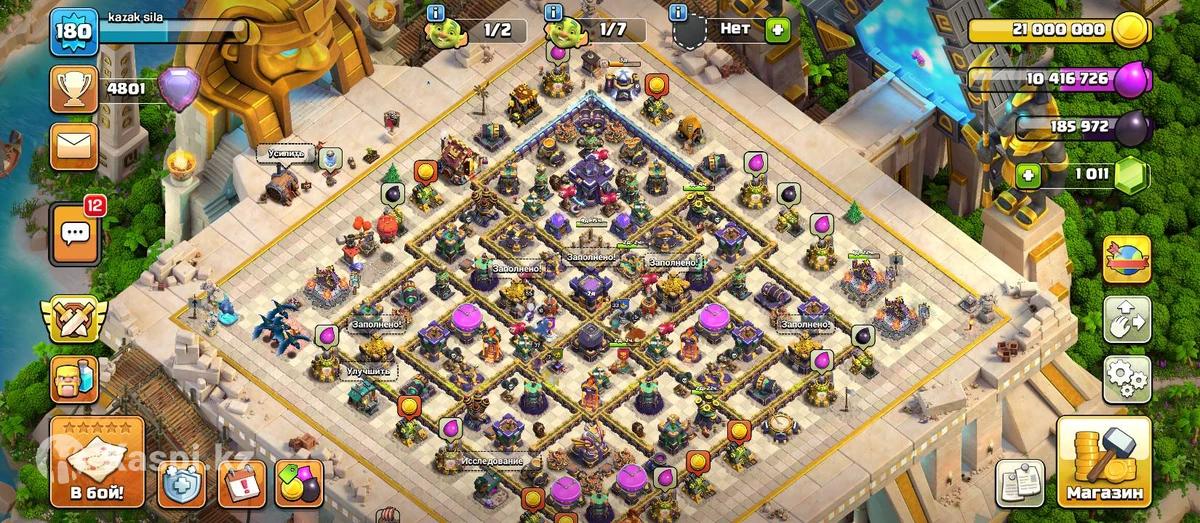Tap the Улучшить upgrade label
This screenshot has width=1200, height=523.
click(x=371, y=371)
